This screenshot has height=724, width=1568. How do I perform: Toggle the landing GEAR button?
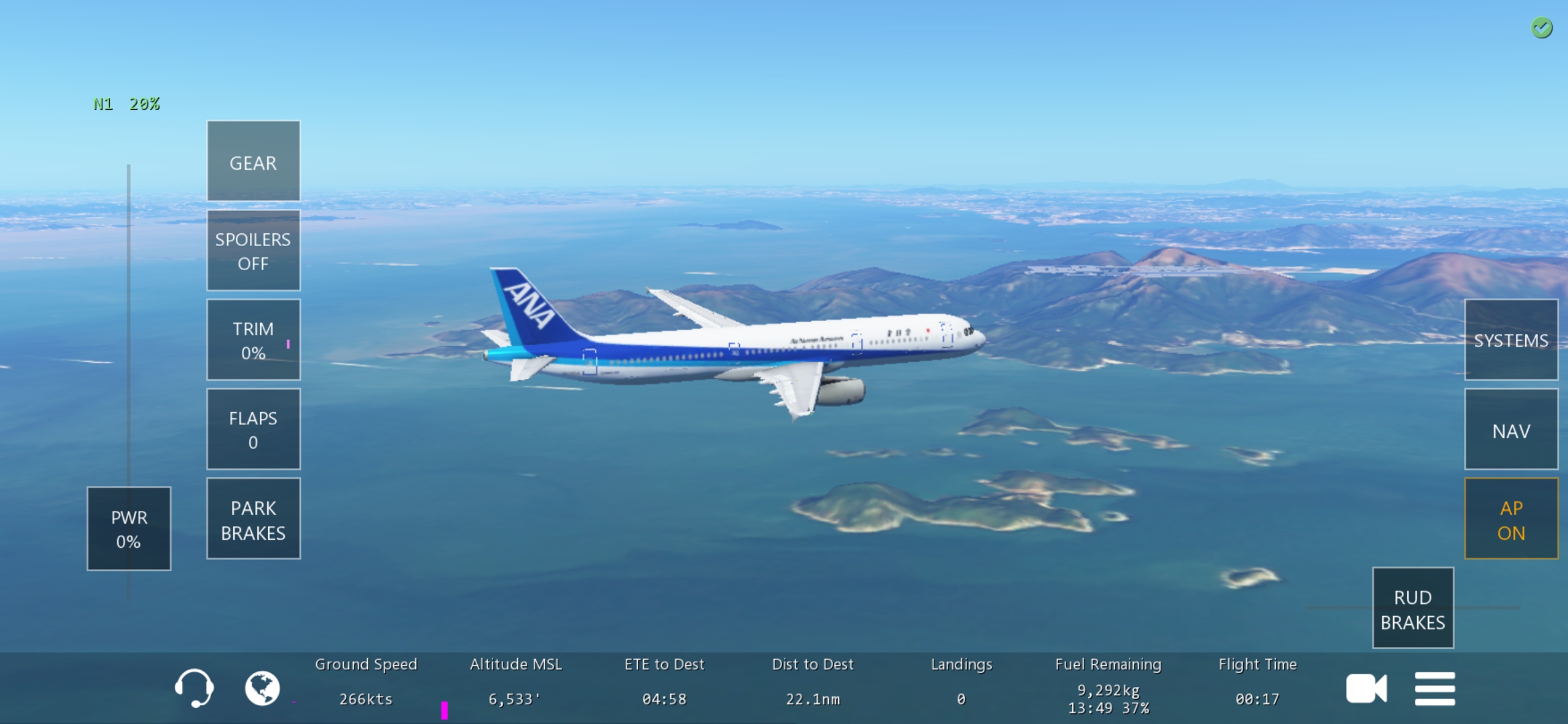(253, 161)
